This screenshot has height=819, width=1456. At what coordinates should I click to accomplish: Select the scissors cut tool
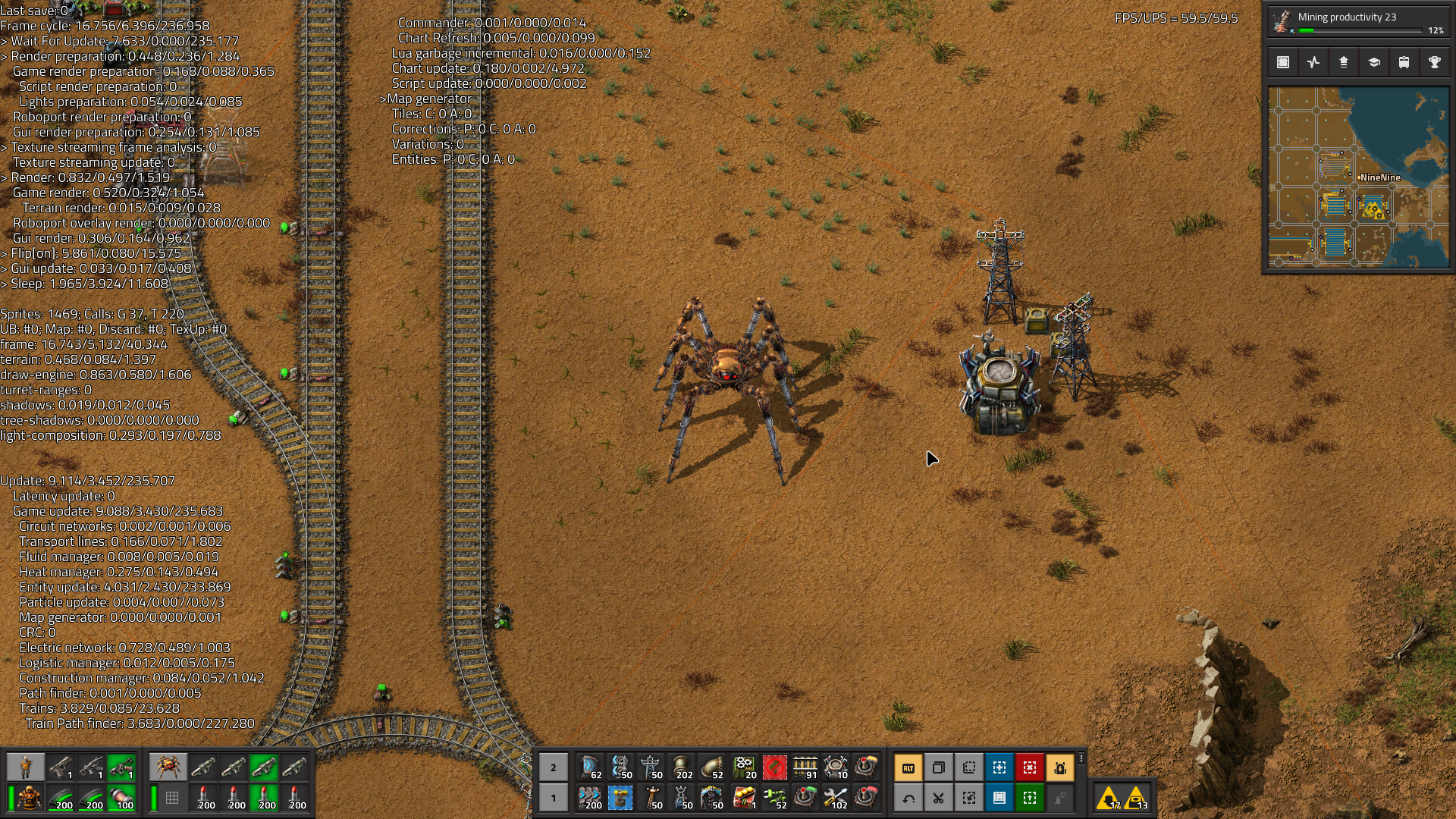pyautogui.click(x=939, y=798)
